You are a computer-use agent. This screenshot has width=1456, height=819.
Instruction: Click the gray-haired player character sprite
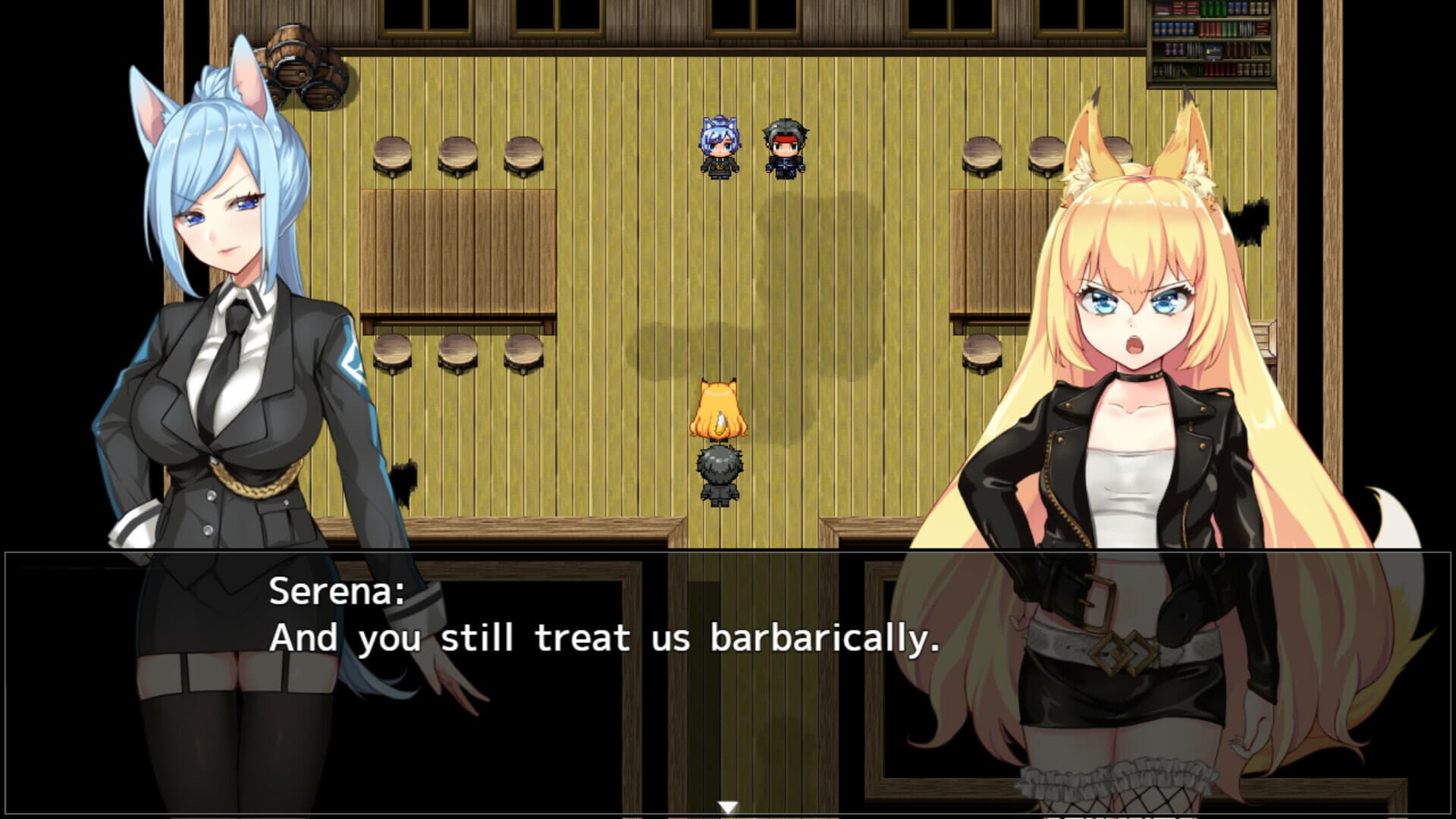coord(716,478)
